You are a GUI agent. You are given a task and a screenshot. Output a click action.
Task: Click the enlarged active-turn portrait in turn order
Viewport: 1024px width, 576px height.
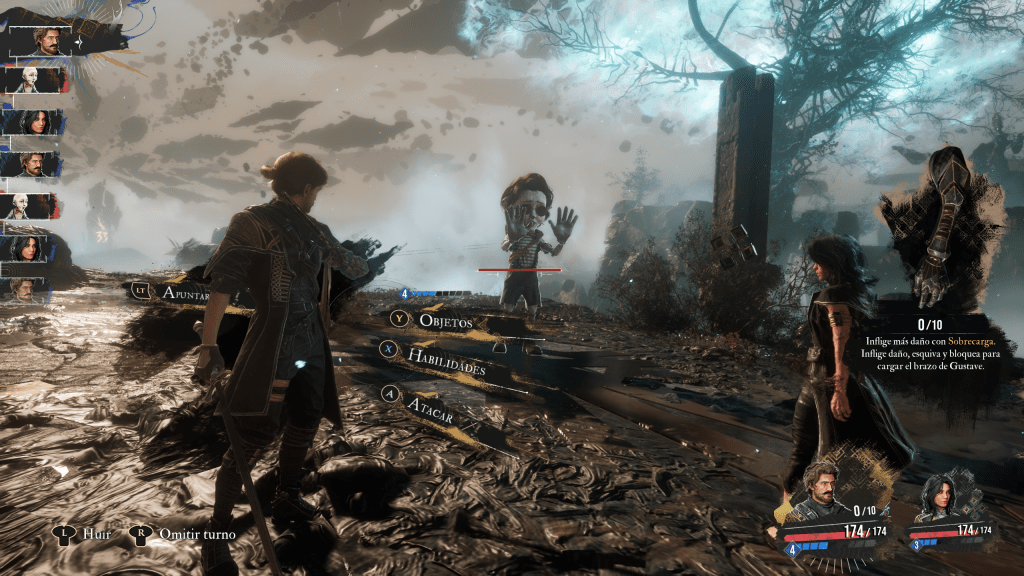(47, 41)
